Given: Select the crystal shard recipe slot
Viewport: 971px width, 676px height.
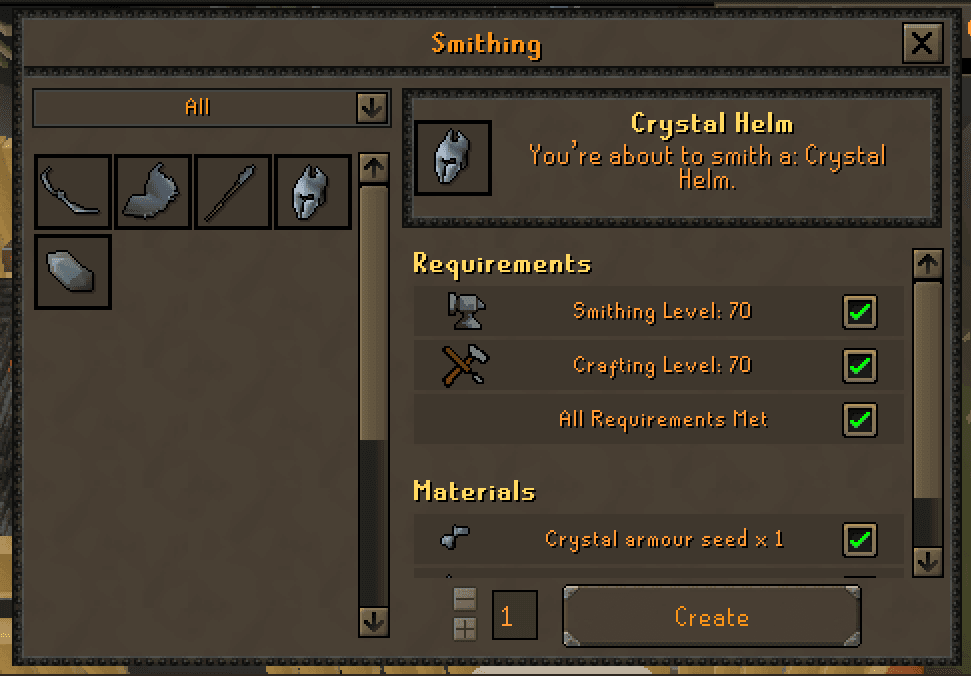Looking at the screenshot, I should [x=73, y=271].
